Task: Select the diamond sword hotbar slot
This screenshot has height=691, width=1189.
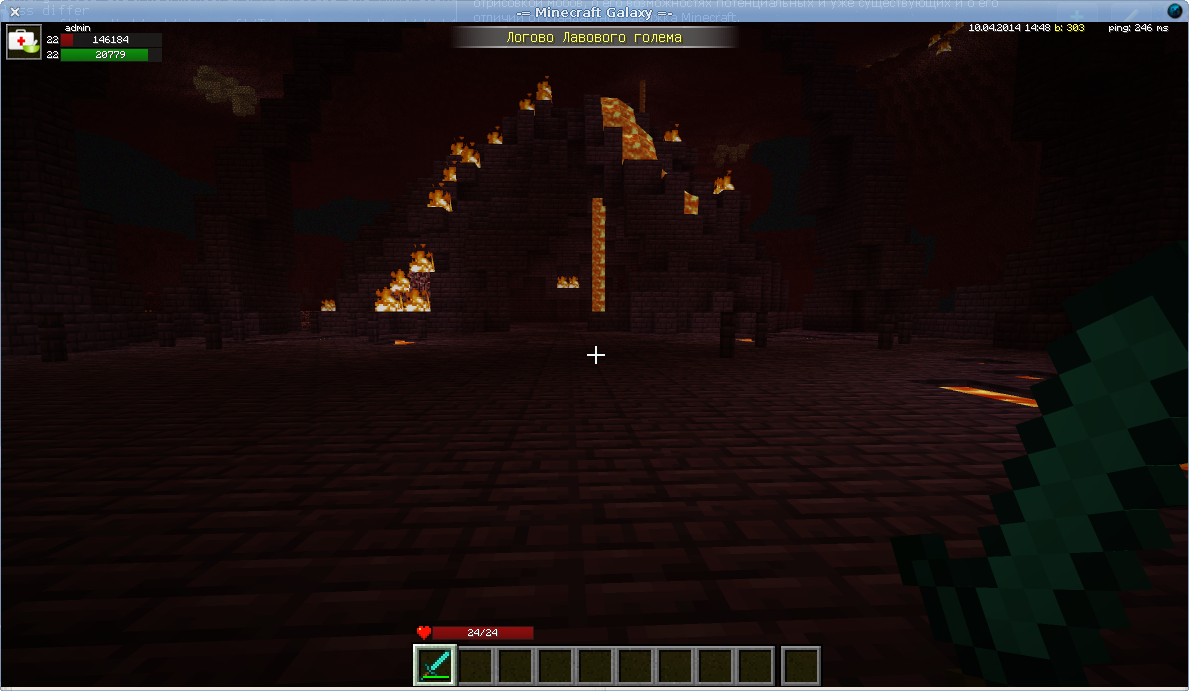Action: pyautogui.click(x=435, y=665)
